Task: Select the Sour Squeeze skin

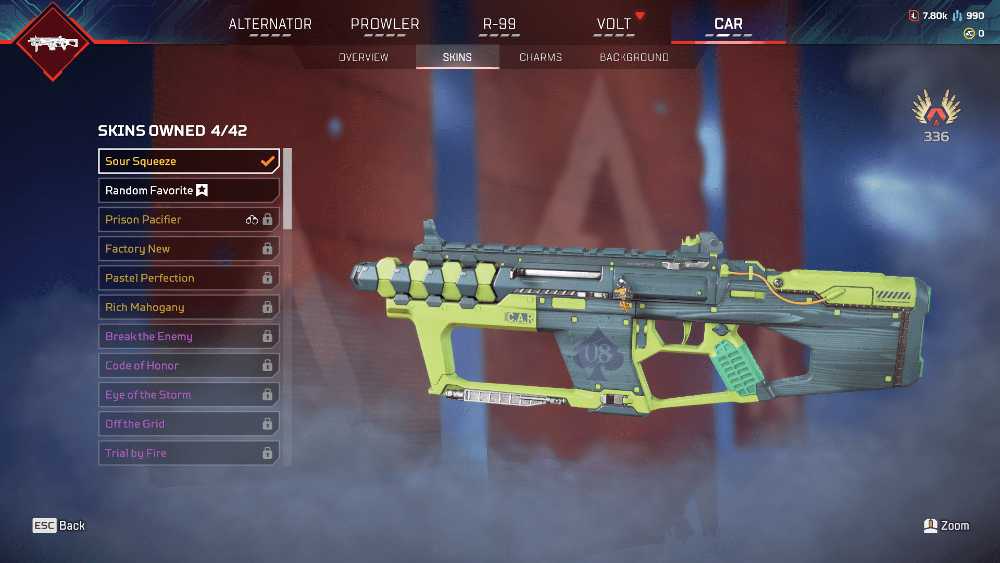Action: [188, 161]
